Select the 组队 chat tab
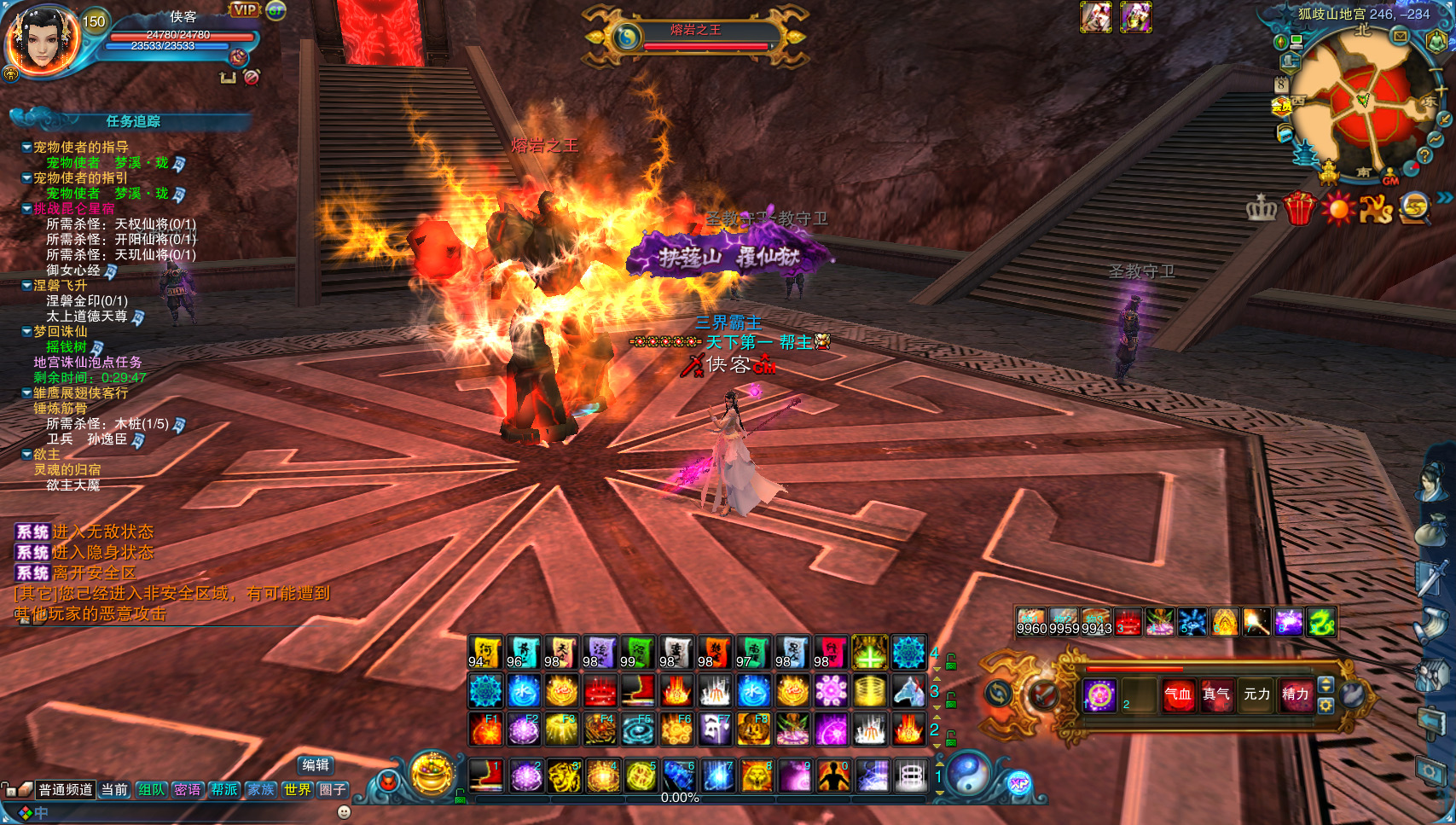 click(x=151, y=790)
